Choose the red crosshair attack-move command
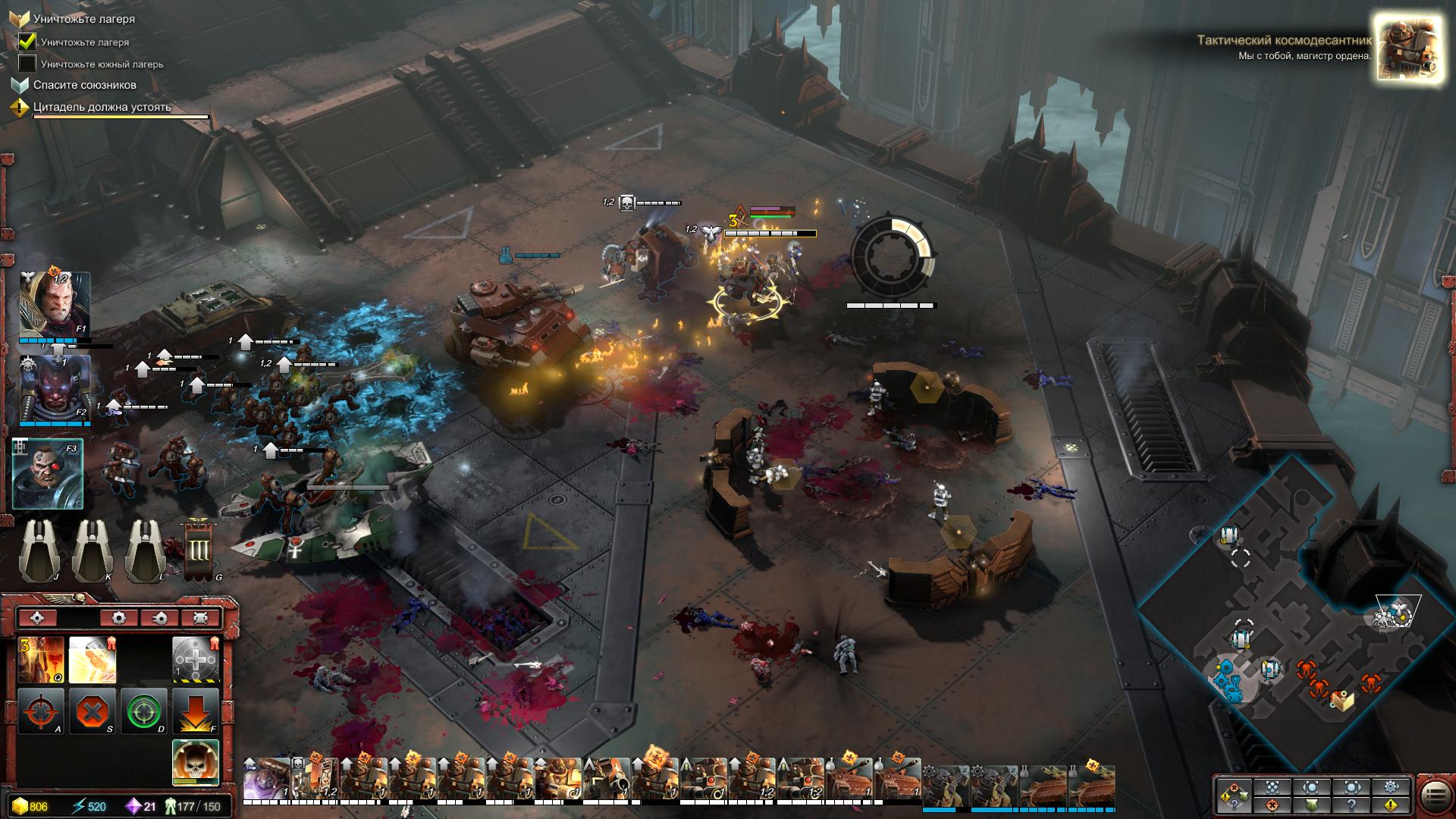This screenshot has width=1456, height=819. [41, 711]
